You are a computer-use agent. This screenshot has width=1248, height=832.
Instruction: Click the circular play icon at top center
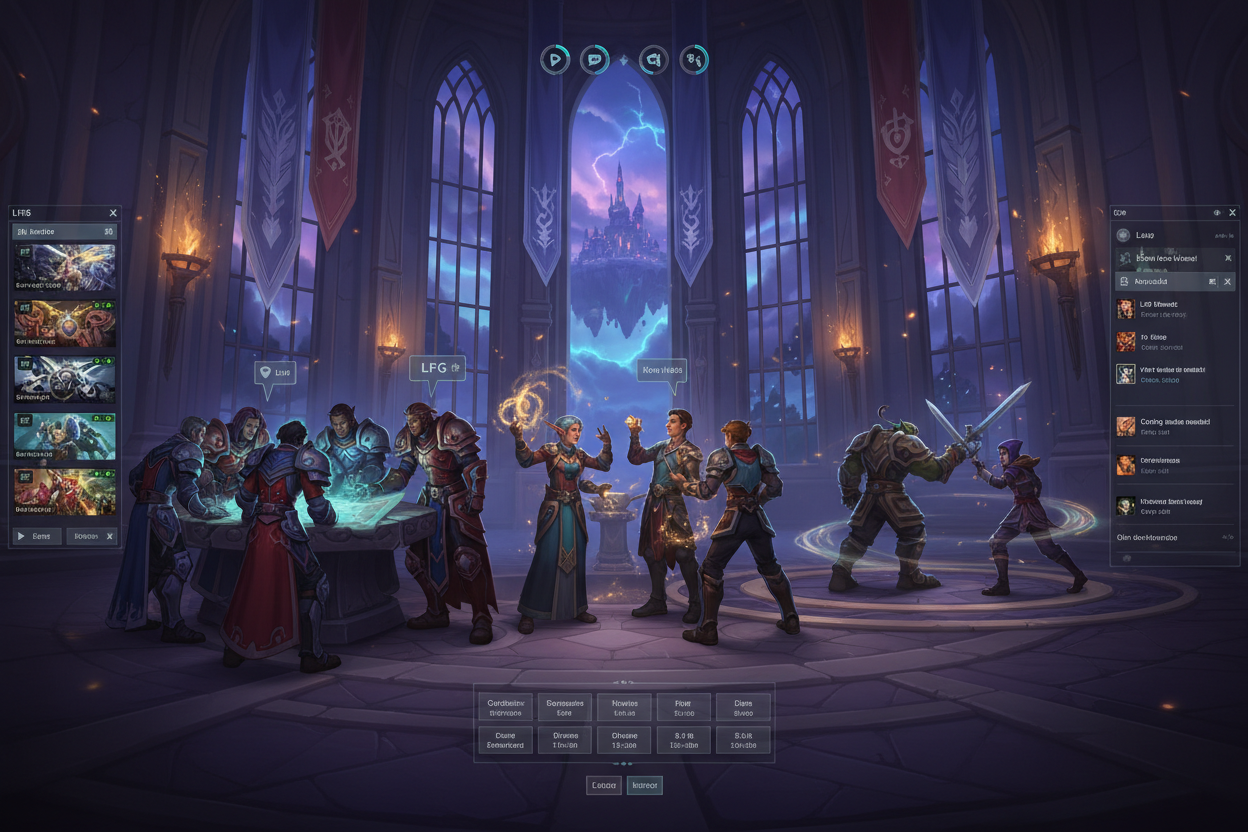(555, 60)
